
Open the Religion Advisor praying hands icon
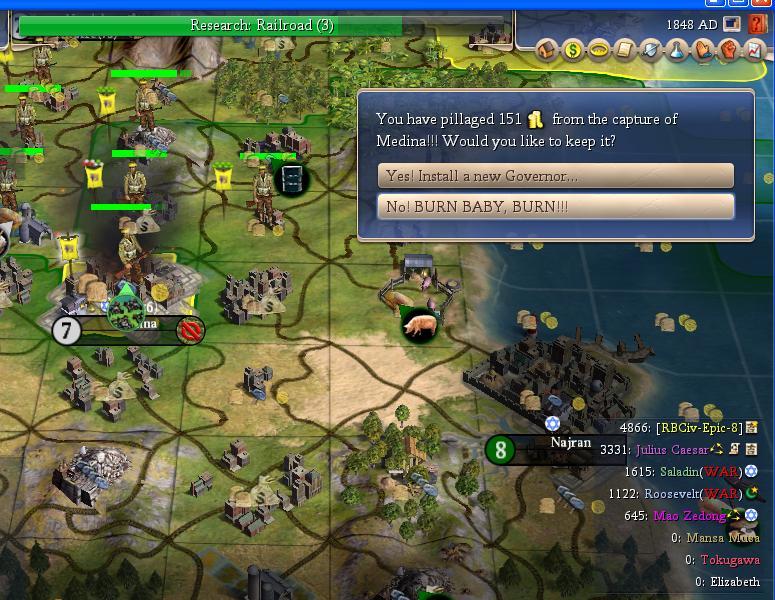pos(703,49)
